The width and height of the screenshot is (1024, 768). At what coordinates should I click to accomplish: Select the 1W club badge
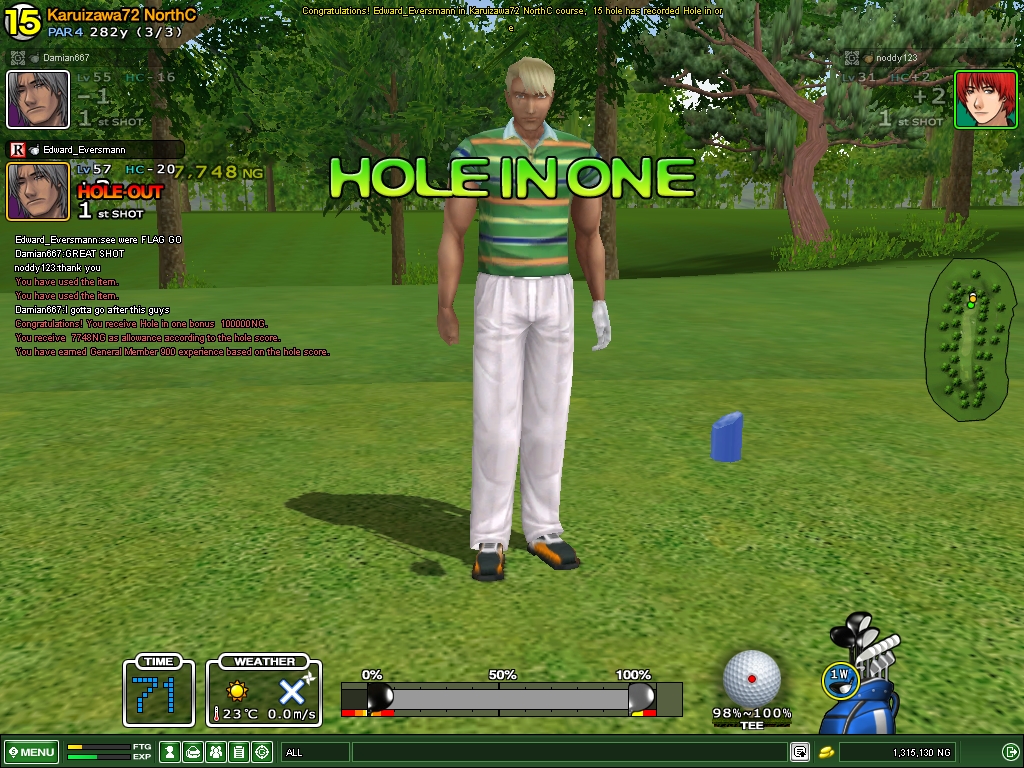[840, 677]
